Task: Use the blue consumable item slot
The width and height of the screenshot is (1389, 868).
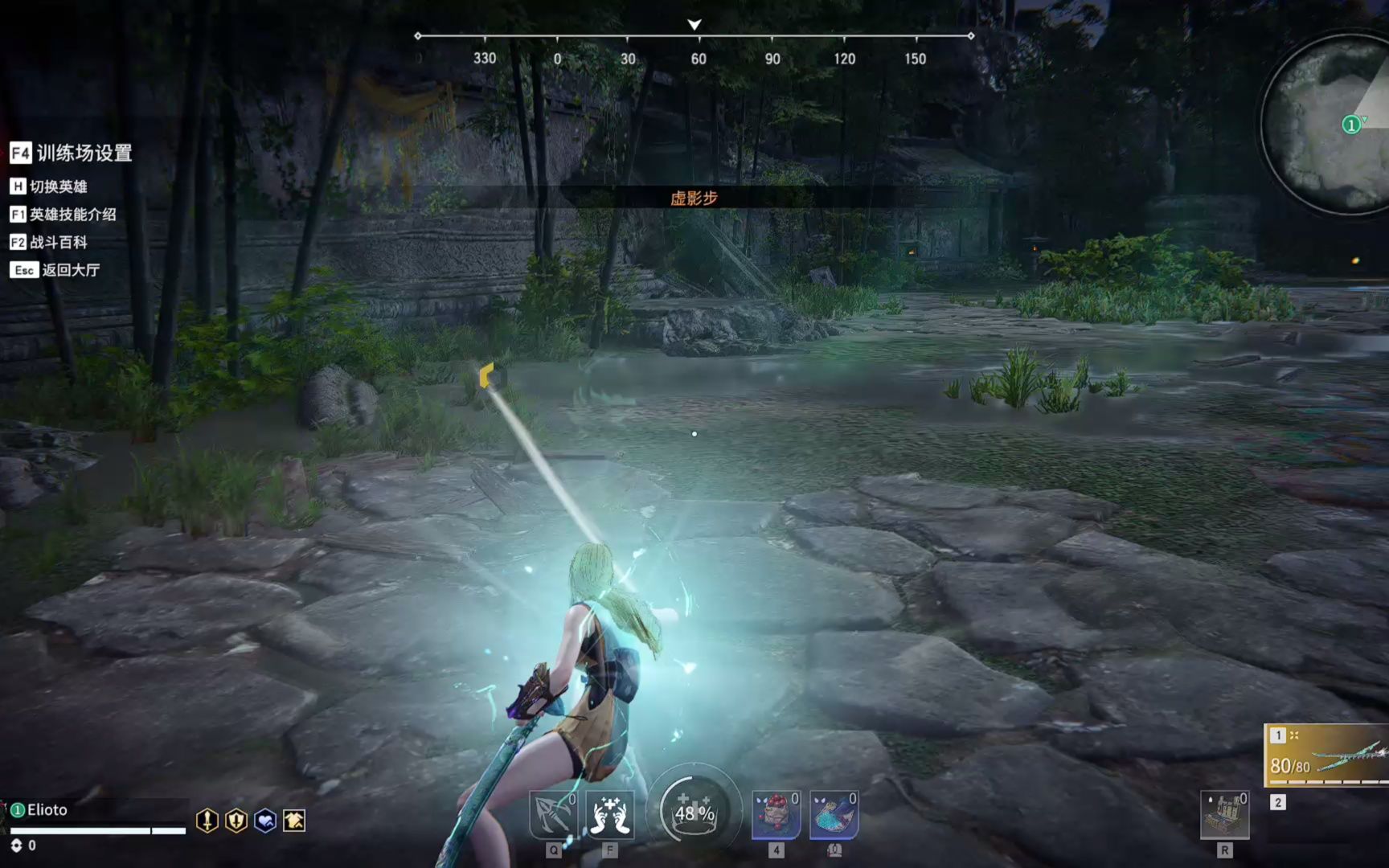Action: tap(834, 815)
